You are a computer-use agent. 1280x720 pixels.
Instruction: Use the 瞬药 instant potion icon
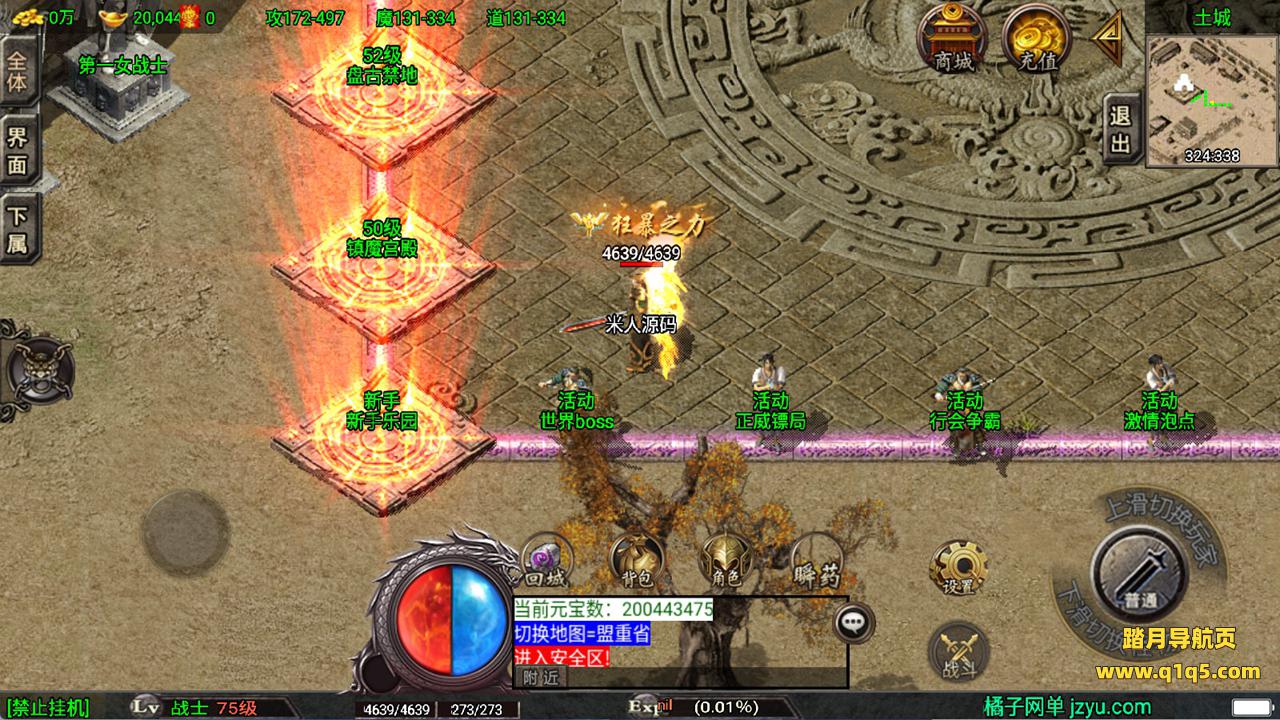[817, 562]
